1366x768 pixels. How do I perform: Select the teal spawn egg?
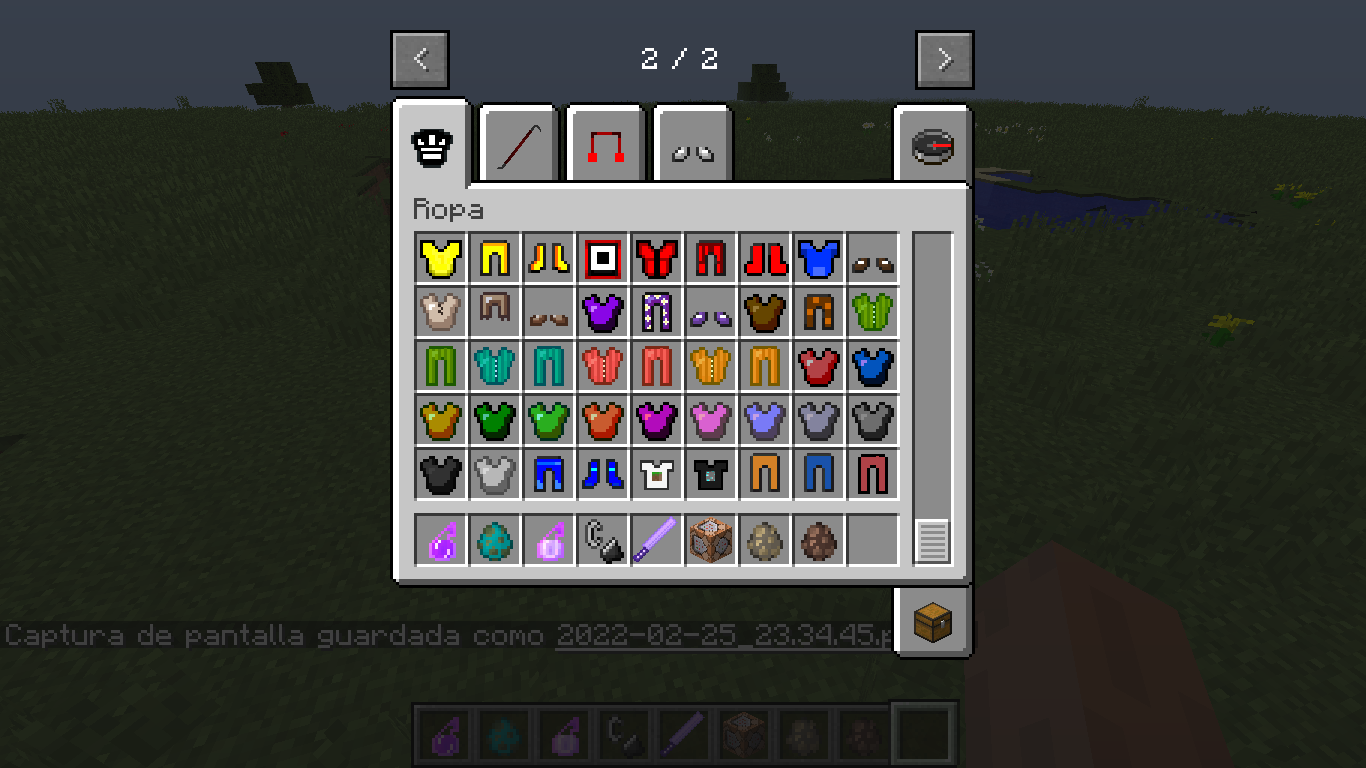pyautogui.click(x=495, y=540)
